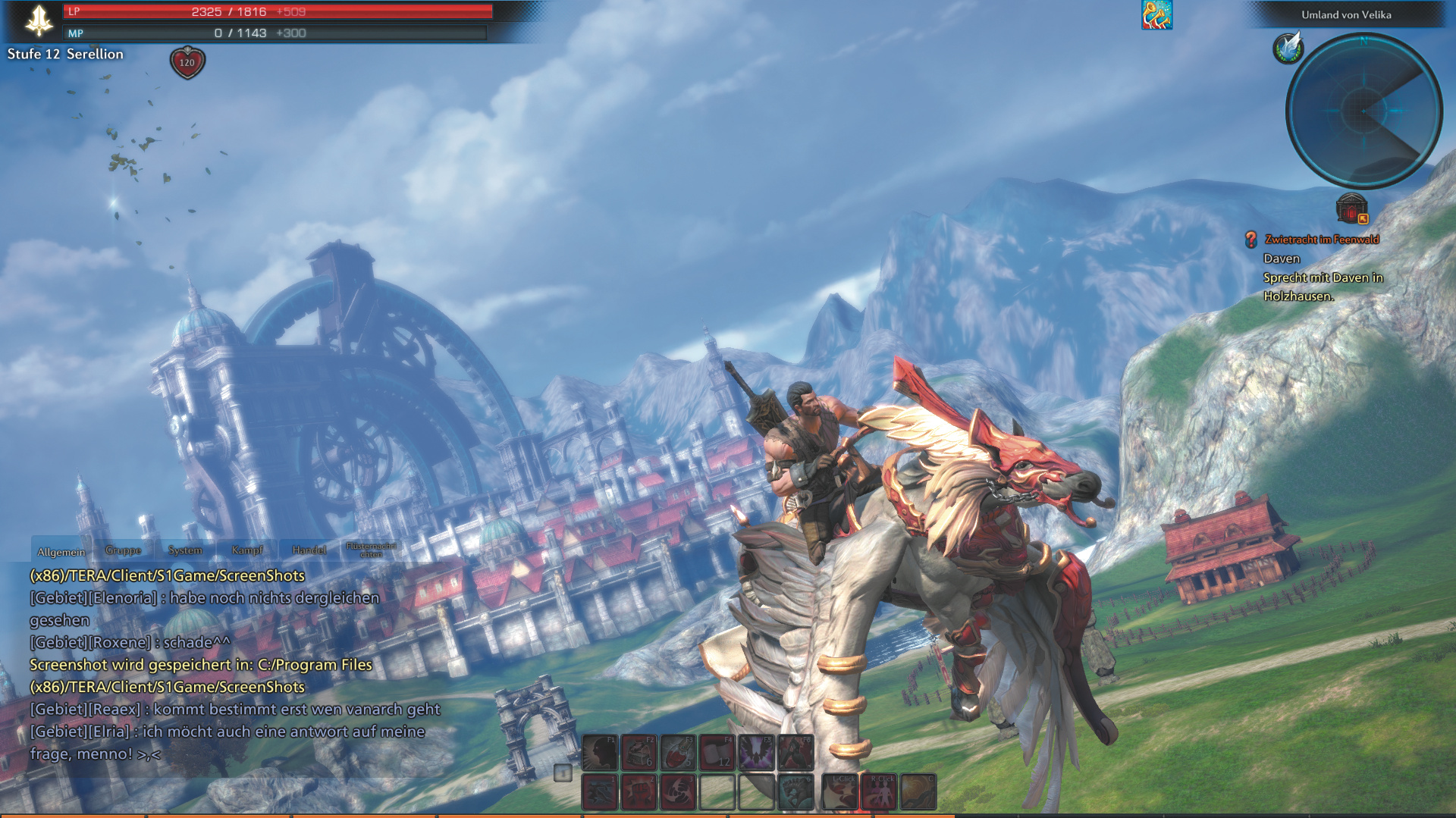The width and height of the screenshot is (1456, 818).
Task: Click the red temple icon below minimap
Action: pos(1351,208)
